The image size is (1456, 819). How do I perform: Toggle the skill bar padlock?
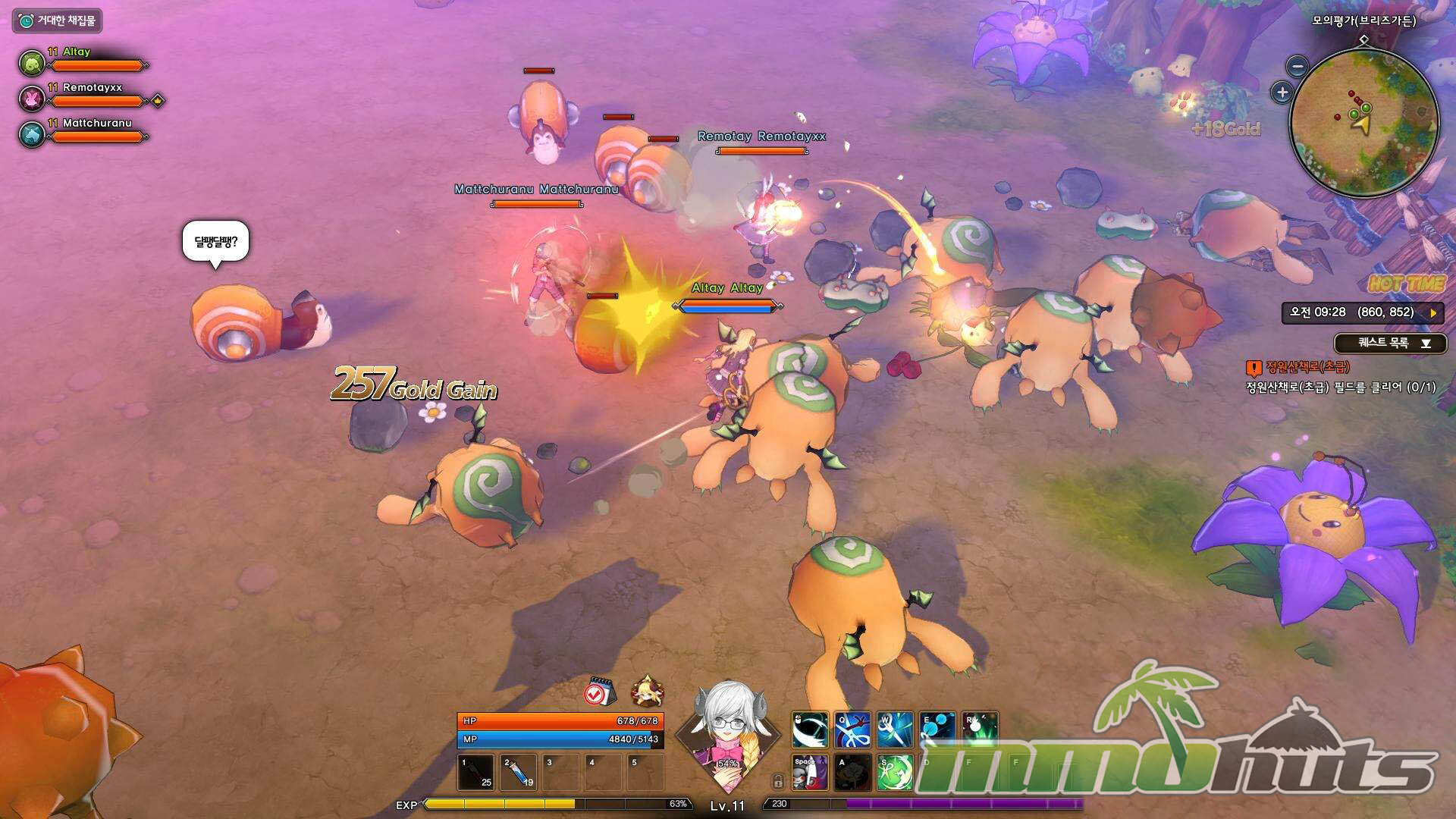[777, 781]
